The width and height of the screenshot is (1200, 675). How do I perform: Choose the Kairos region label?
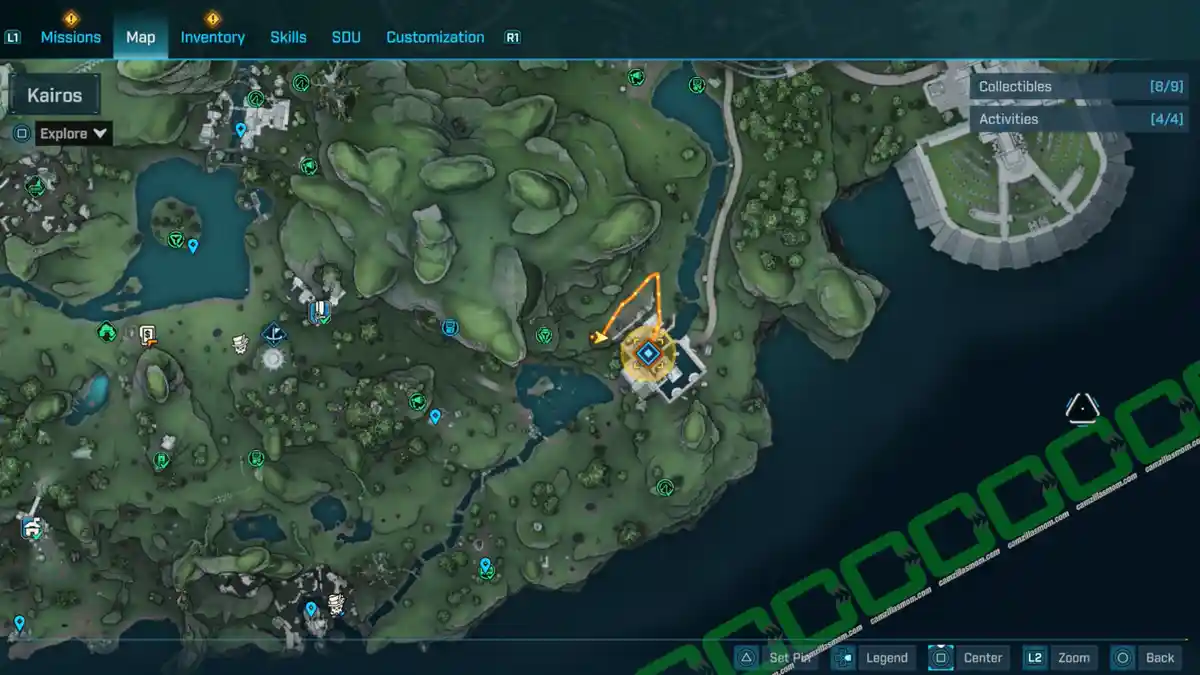pos(55,96)
